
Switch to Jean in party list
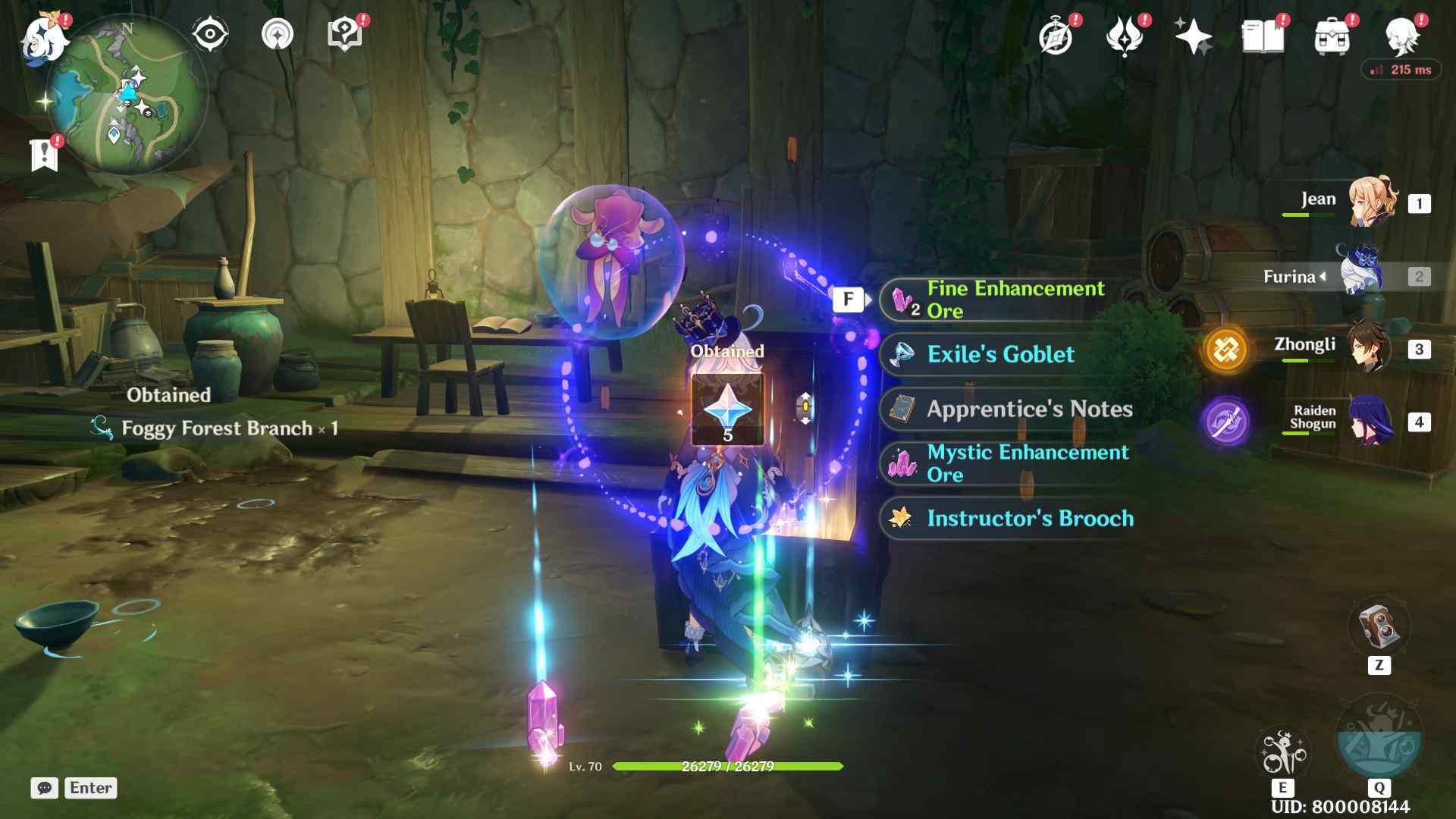pos(1371,202)
